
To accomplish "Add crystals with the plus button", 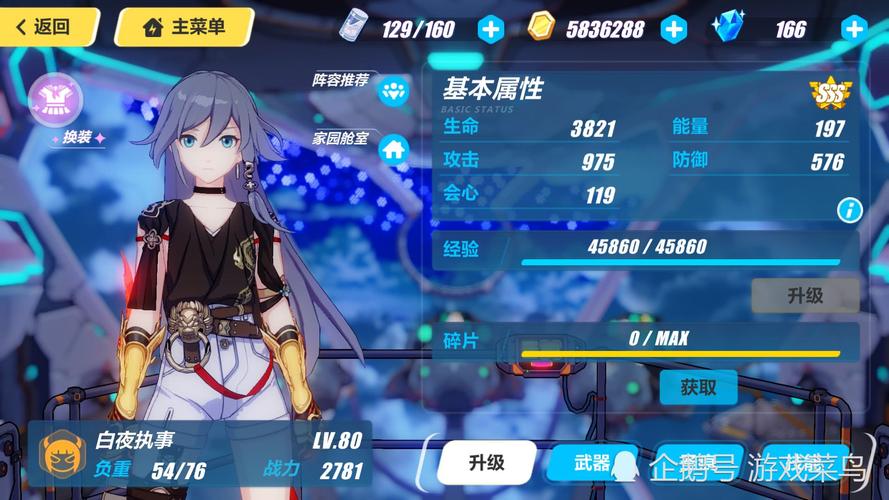I will 853,29.
